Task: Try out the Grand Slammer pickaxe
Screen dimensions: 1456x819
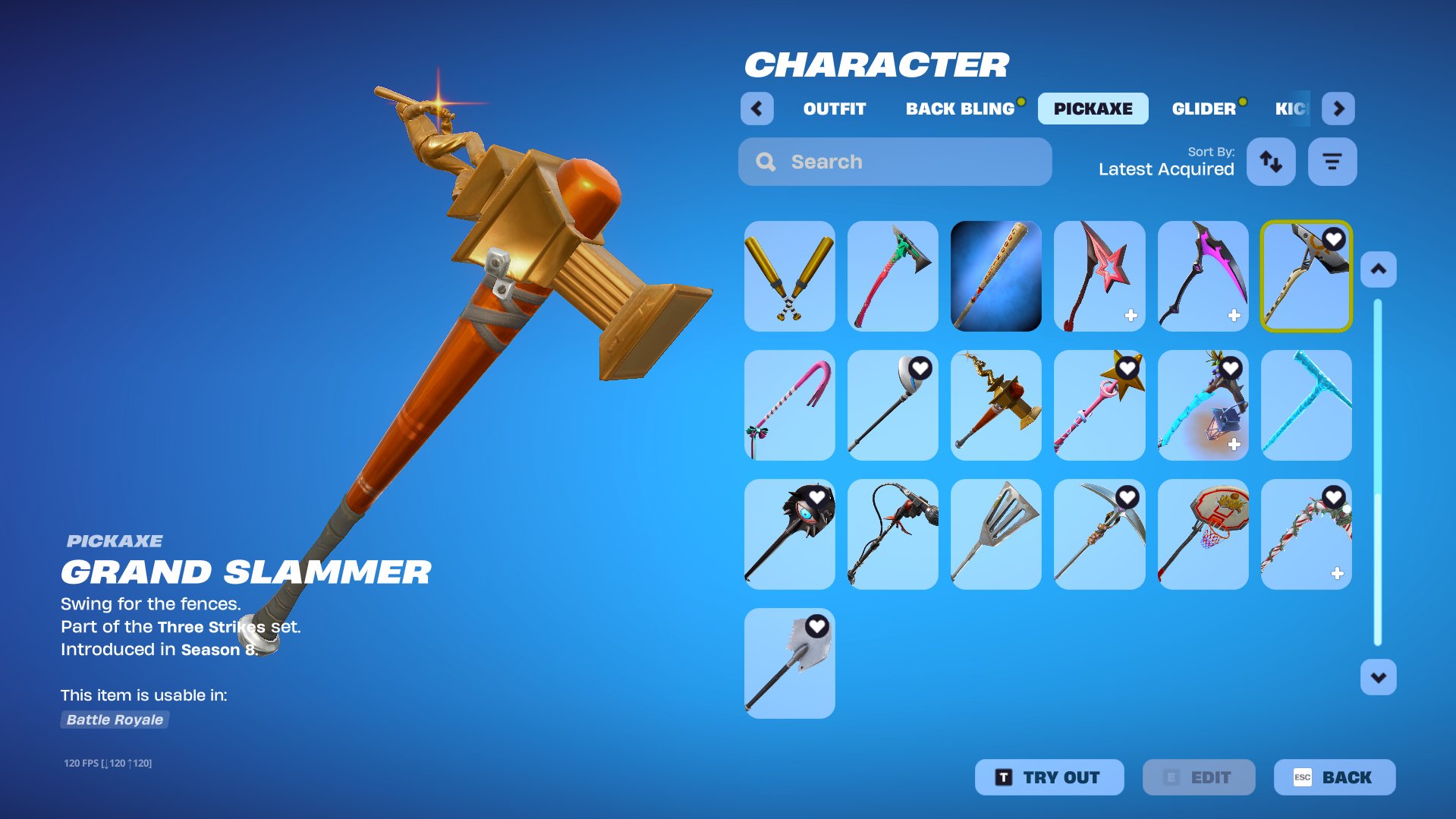Action: (x=1049, y=777)
